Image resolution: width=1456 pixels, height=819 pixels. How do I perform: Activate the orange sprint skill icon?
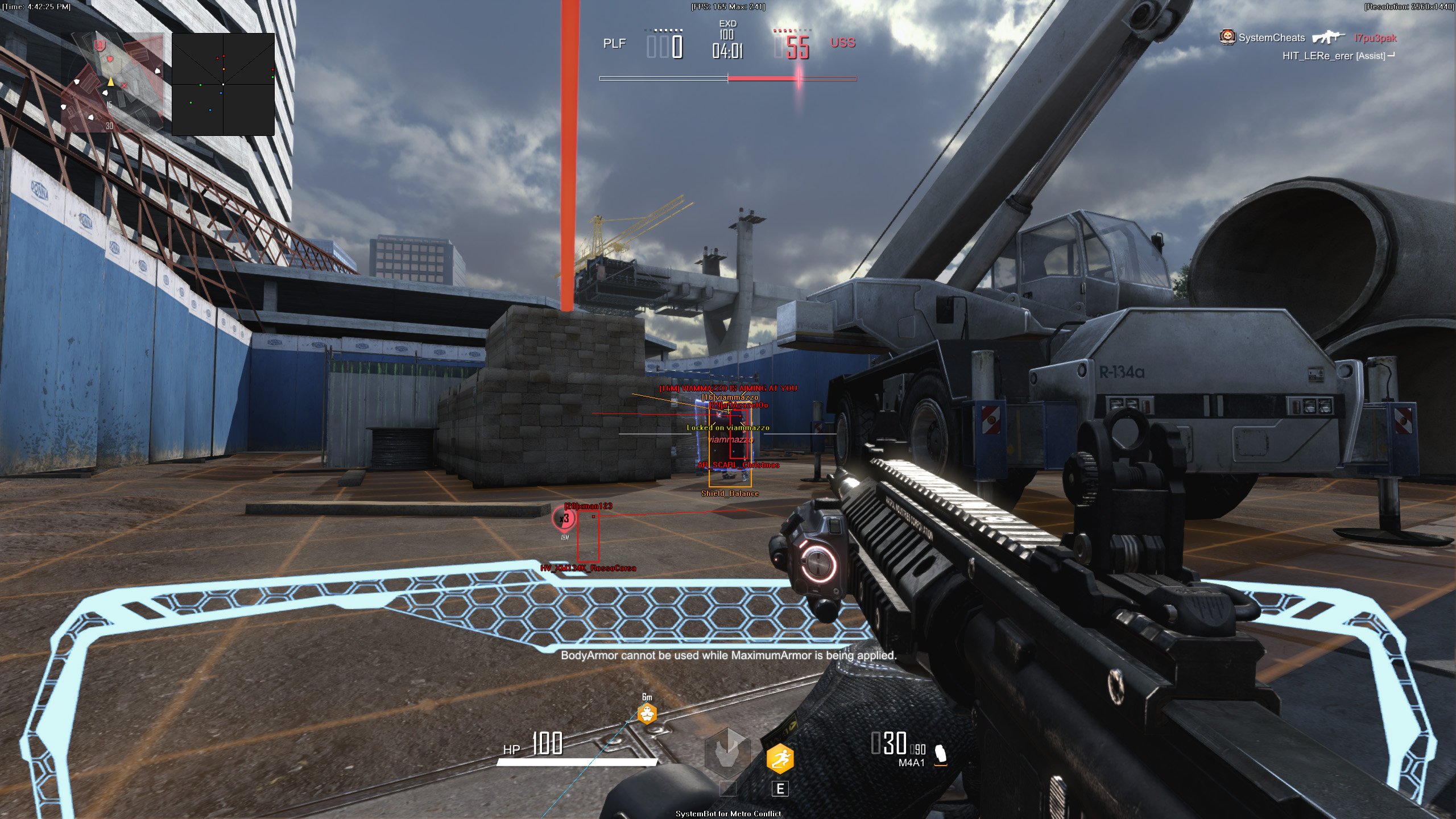780,758
